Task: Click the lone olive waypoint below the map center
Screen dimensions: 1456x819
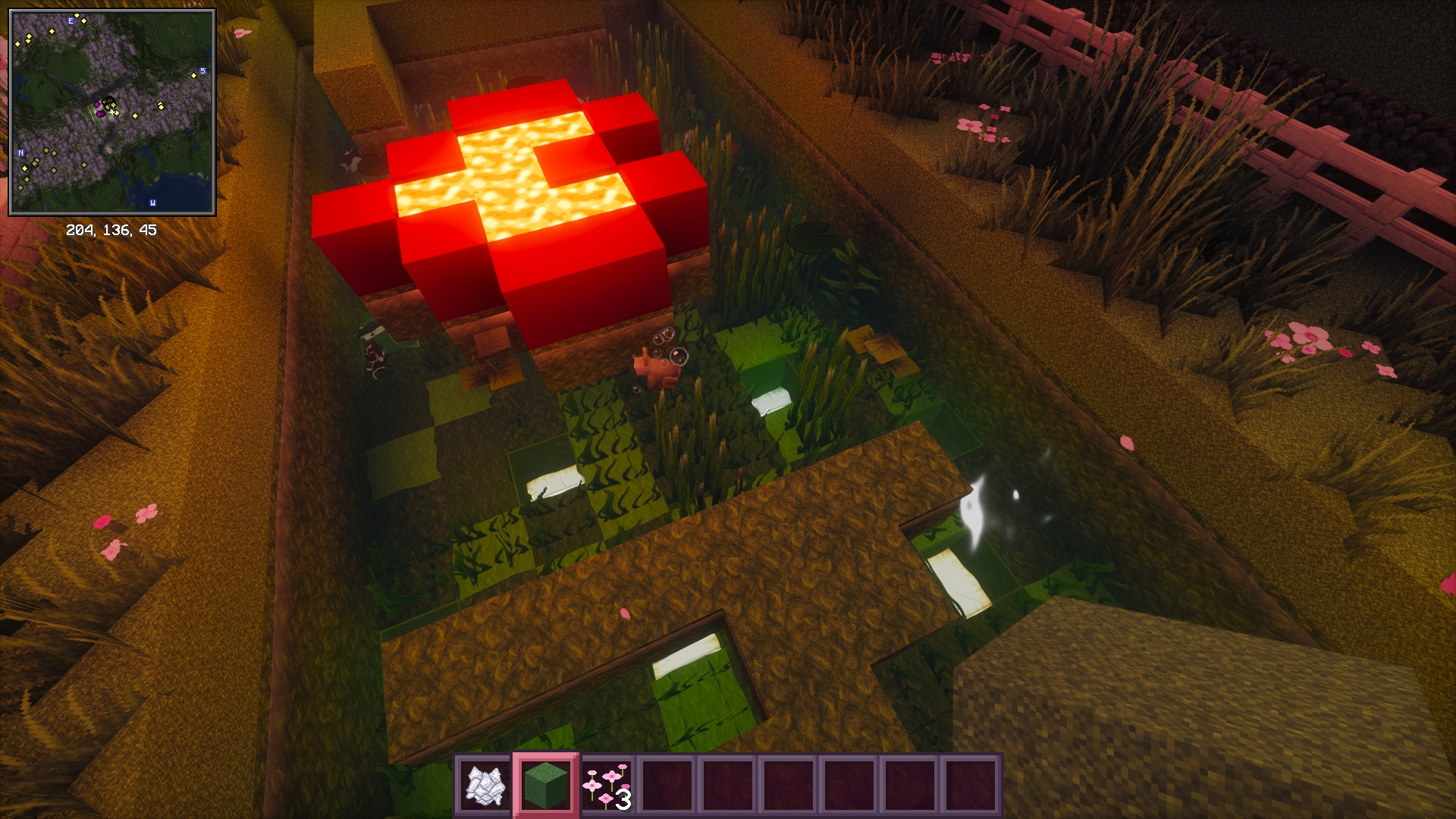Action: click(x=84, y=165)
